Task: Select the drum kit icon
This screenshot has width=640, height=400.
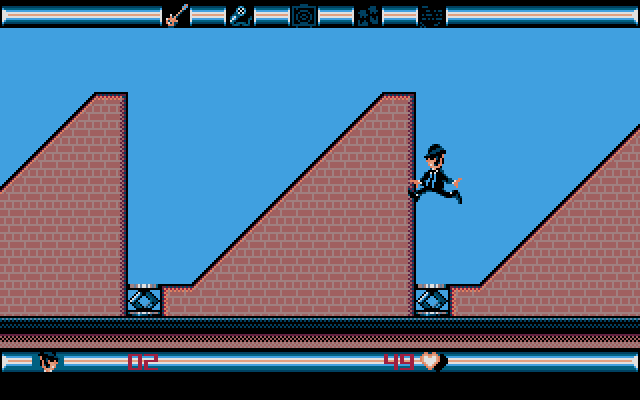Action: (x=368, y=15)
